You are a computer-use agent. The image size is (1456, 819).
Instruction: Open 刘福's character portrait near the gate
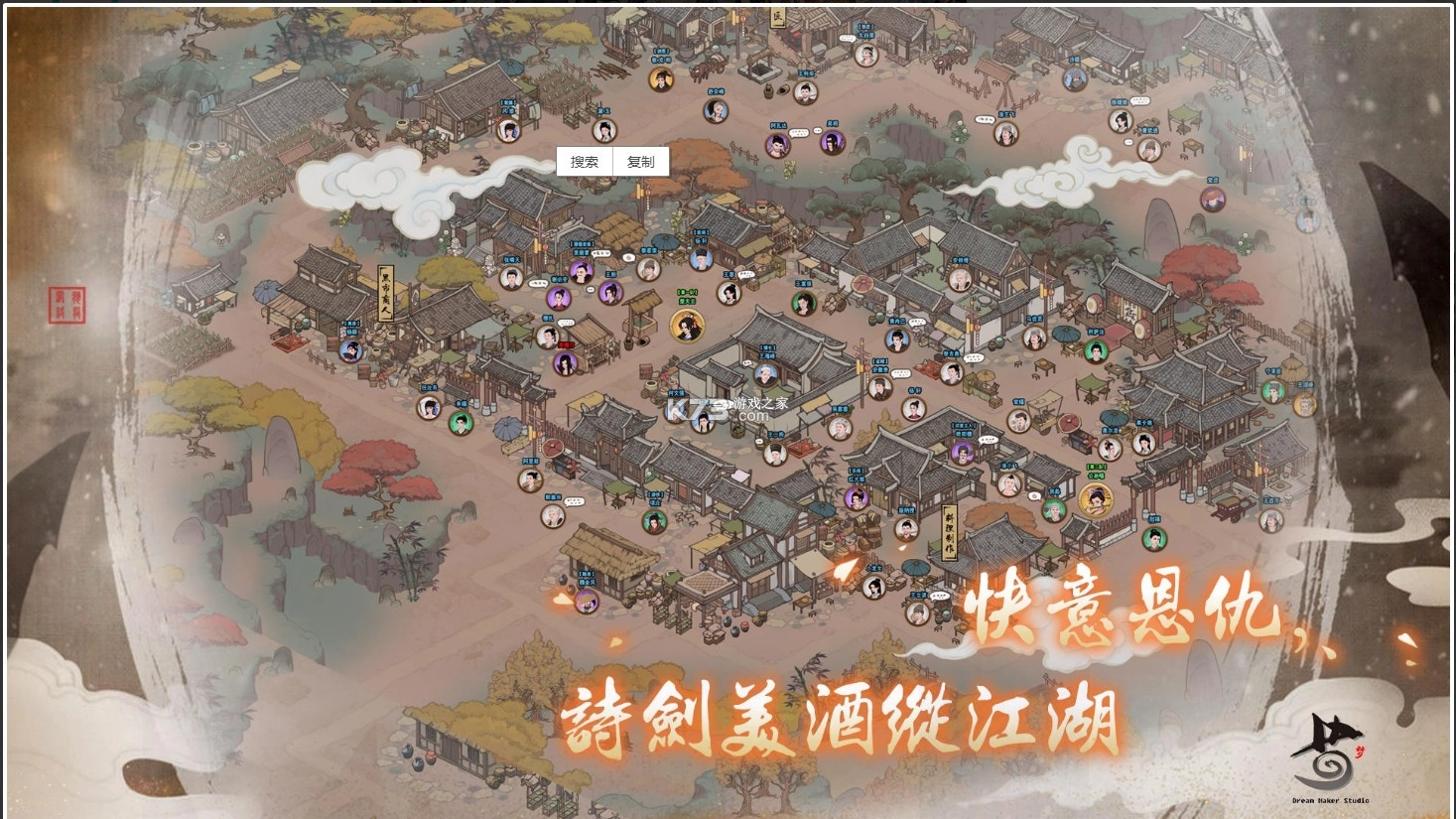(x=1153, y=539)
